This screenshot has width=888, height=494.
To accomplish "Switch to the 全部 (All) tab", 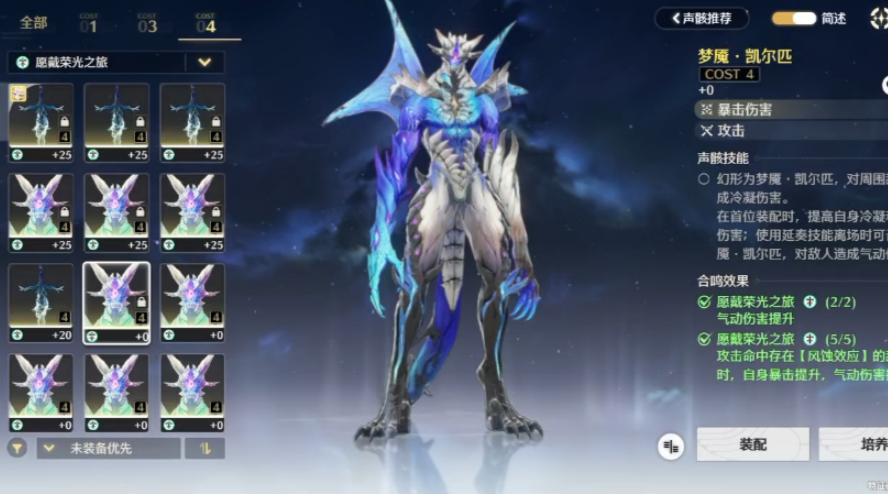I will point(34,23).
